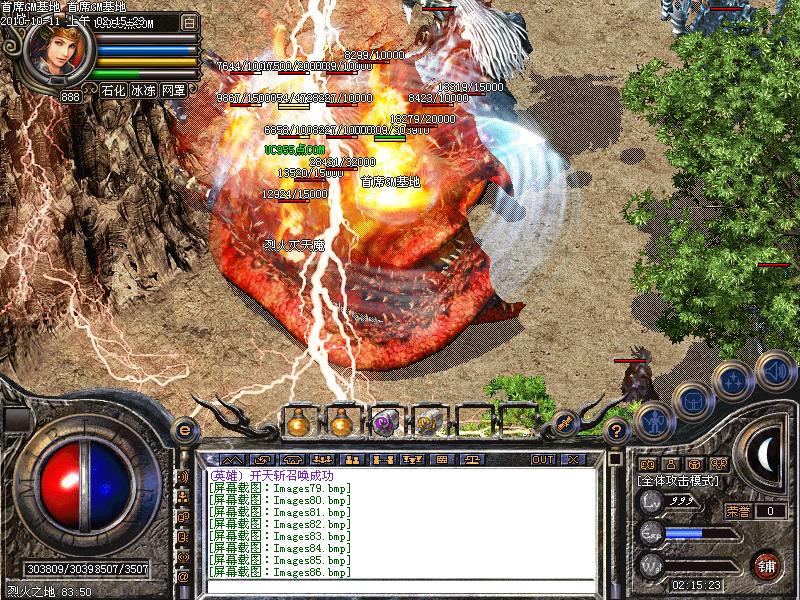800x600 pixels.
Task: Click the OUT button above the chat
Action: (x=542, y=460)
